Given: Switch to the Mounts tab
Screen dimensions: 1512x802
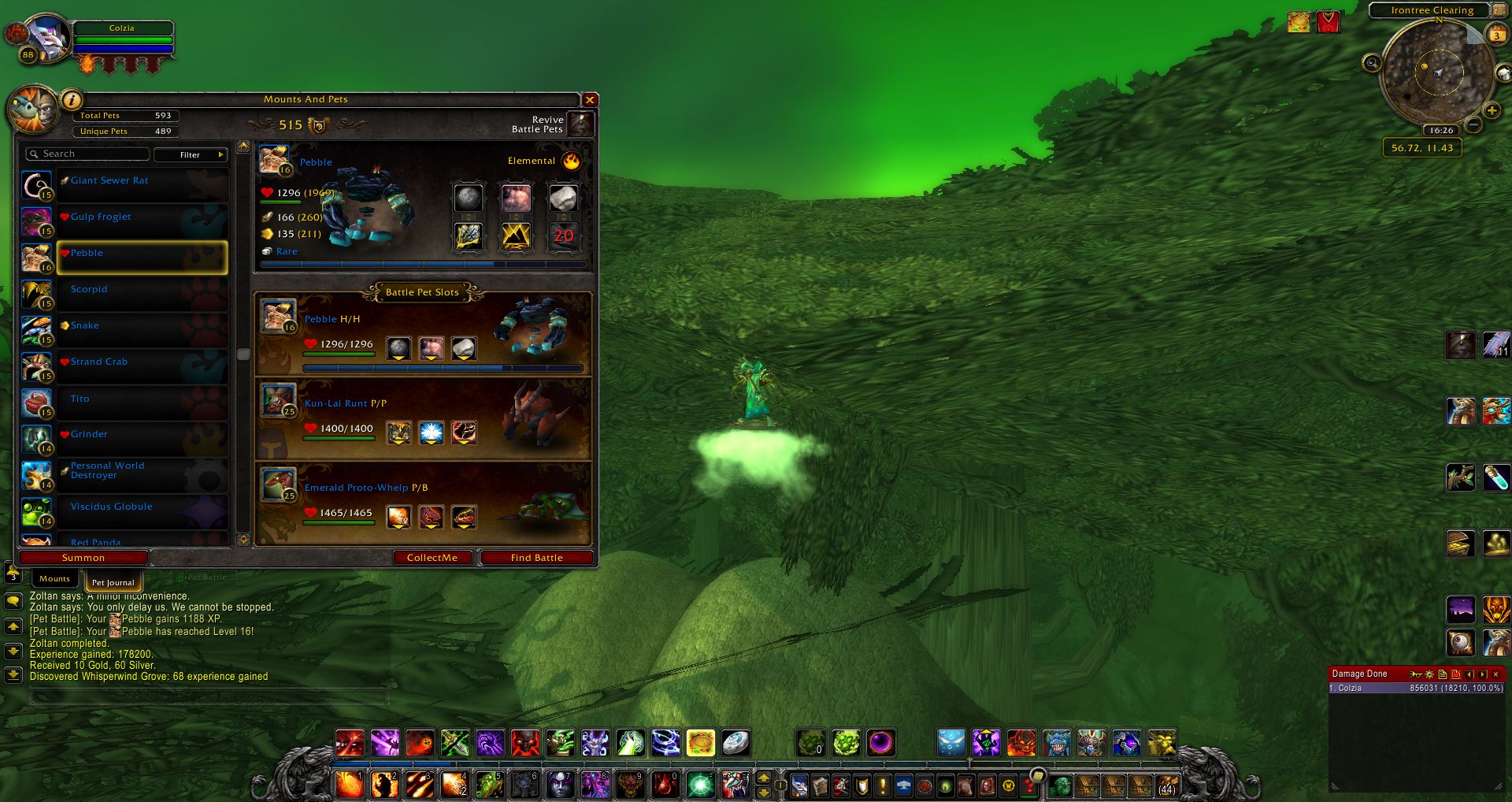Looking at the screenshot, I should [54, 579].
